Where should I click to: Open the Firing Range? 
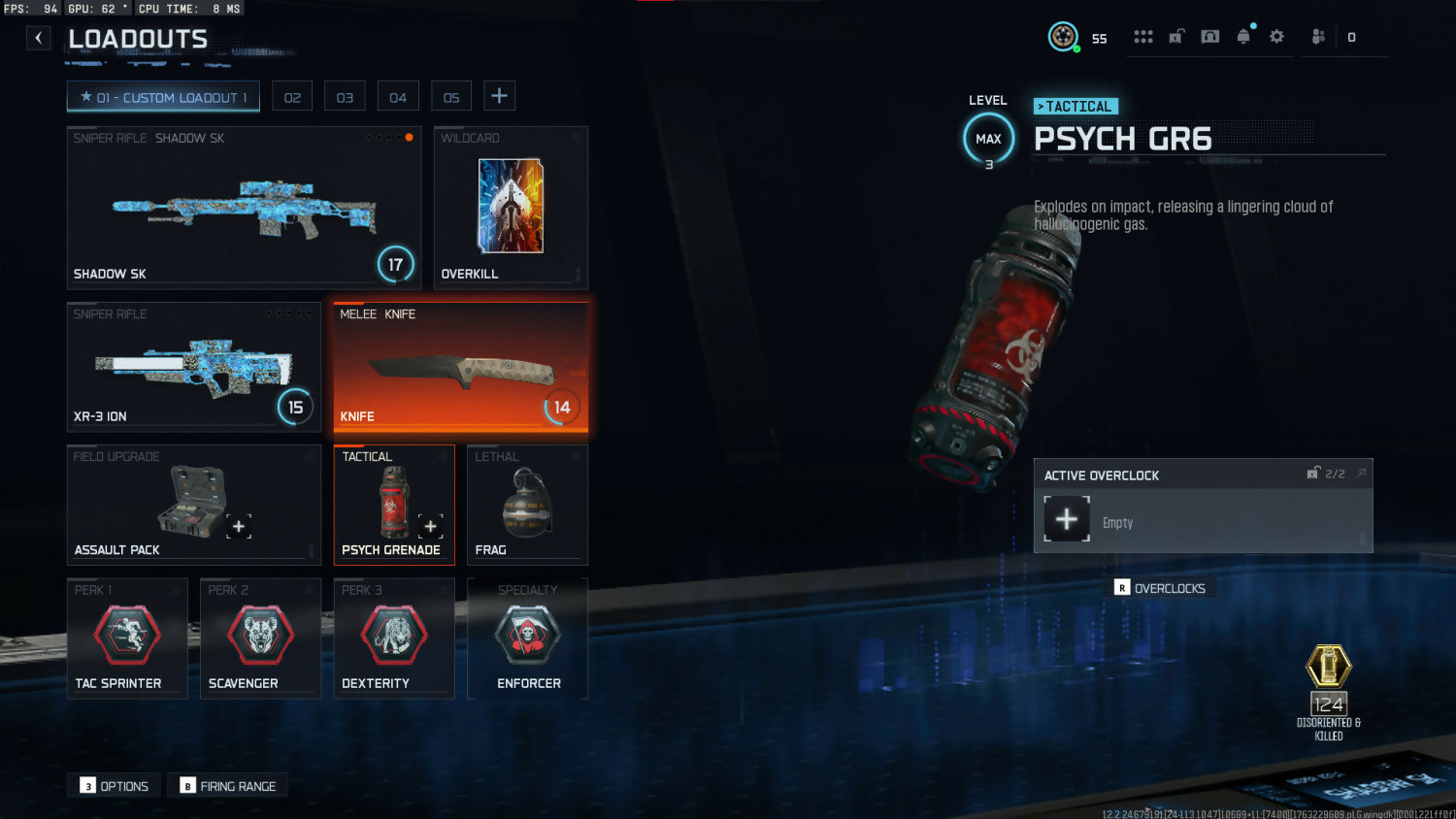point(228,786)
